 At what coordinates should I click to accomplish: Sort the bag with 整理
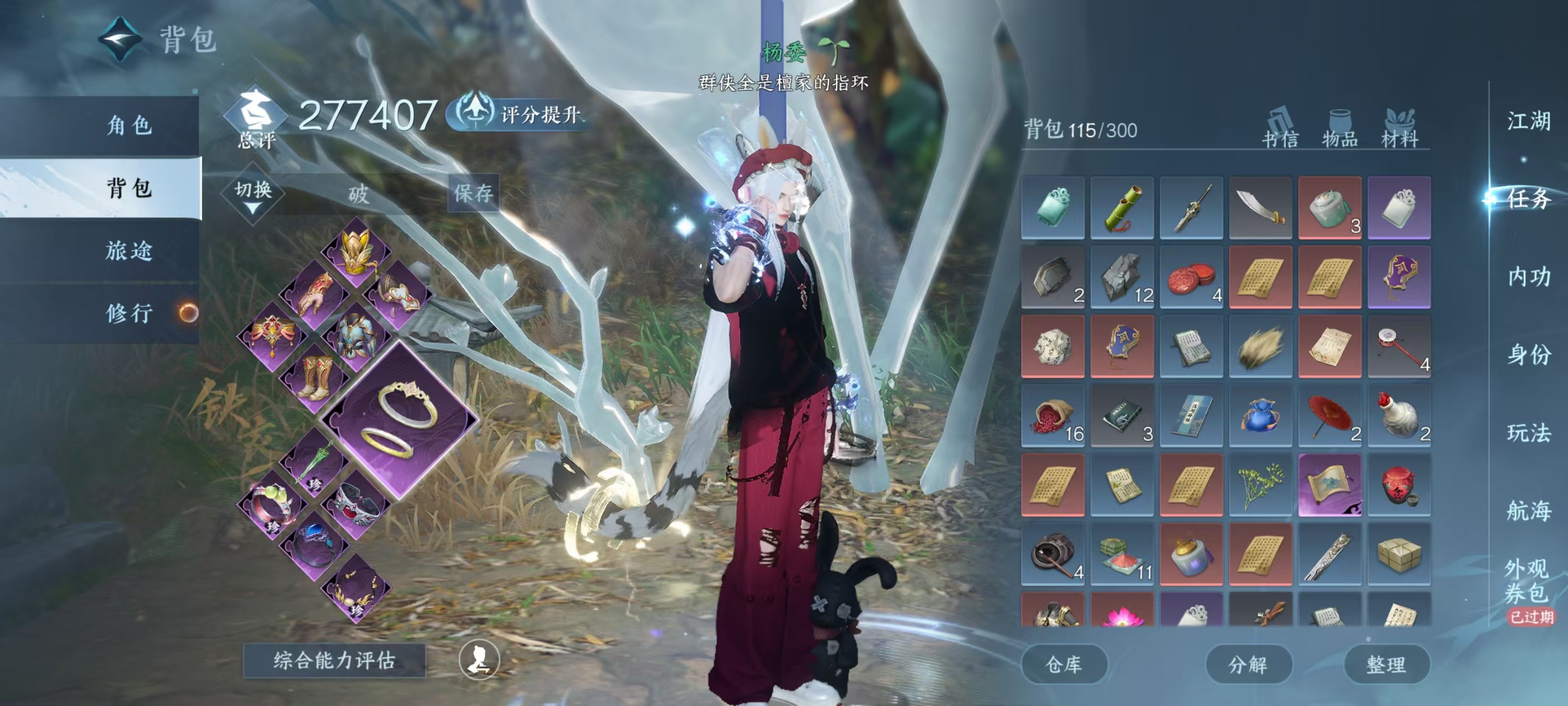[x=1386, y=664]
